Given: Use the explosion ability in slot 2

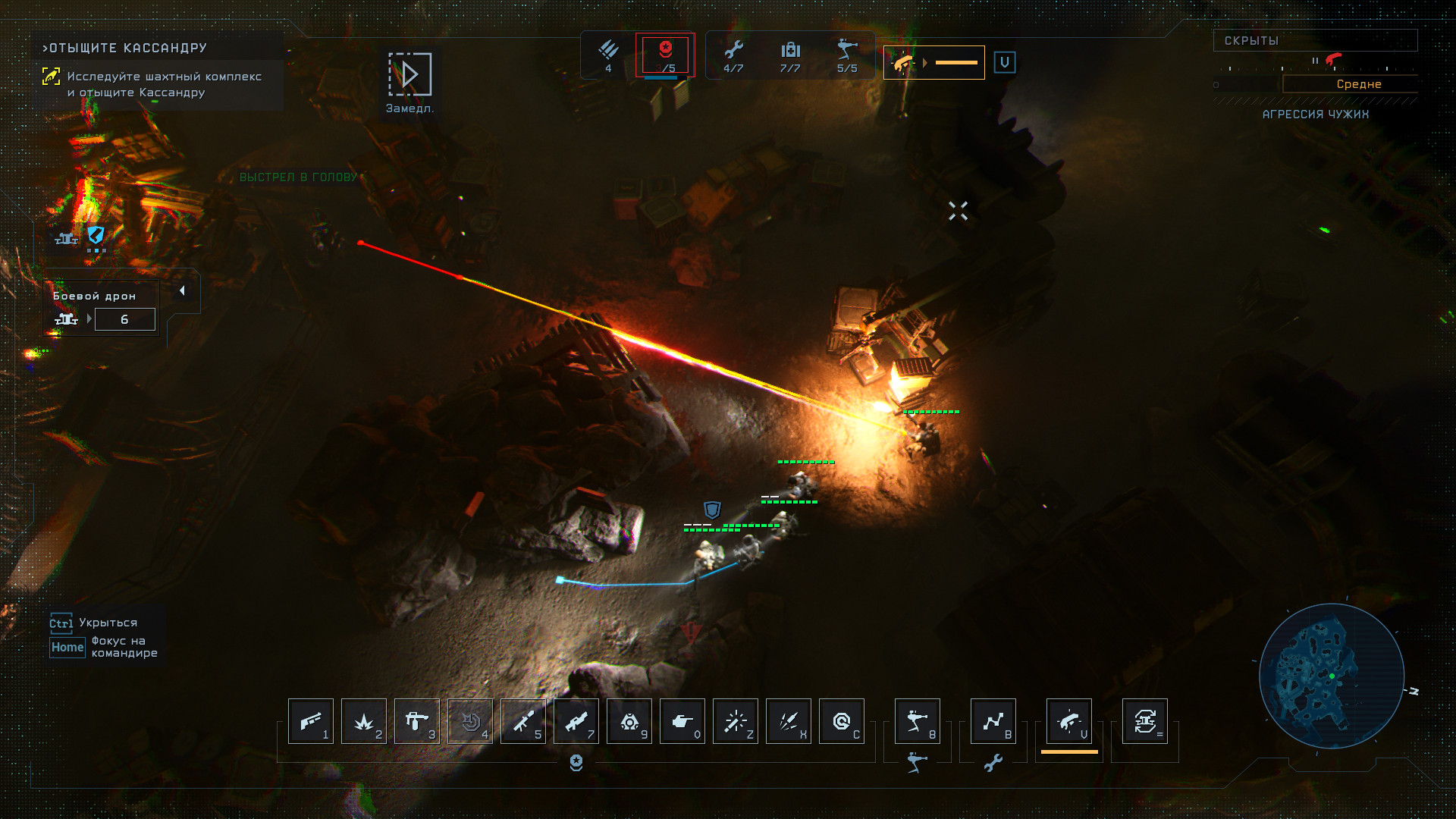Looking at the screenshot, I should [364, 721].
